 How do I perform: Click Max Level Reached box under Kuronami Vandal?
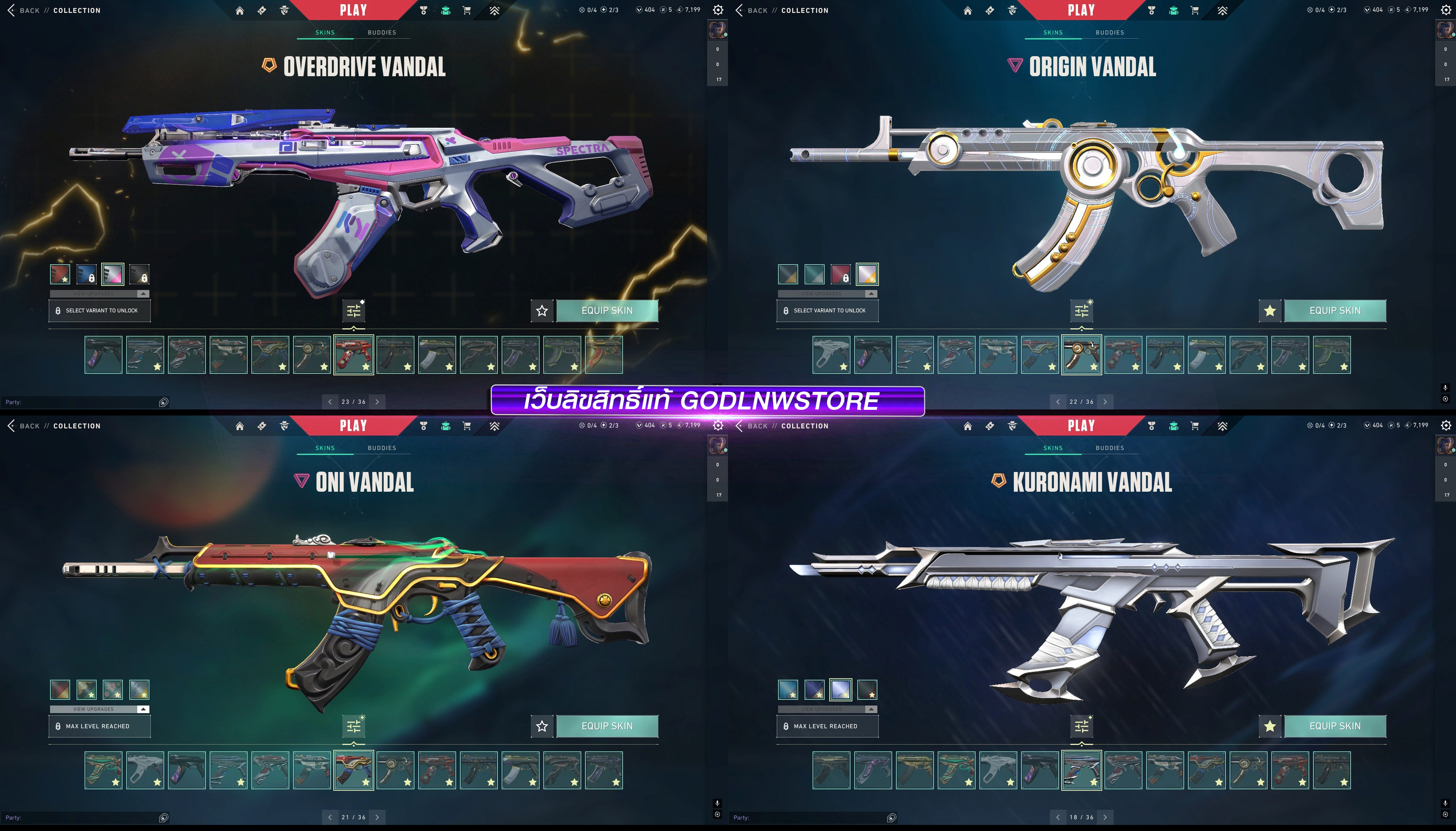(827, 726)
